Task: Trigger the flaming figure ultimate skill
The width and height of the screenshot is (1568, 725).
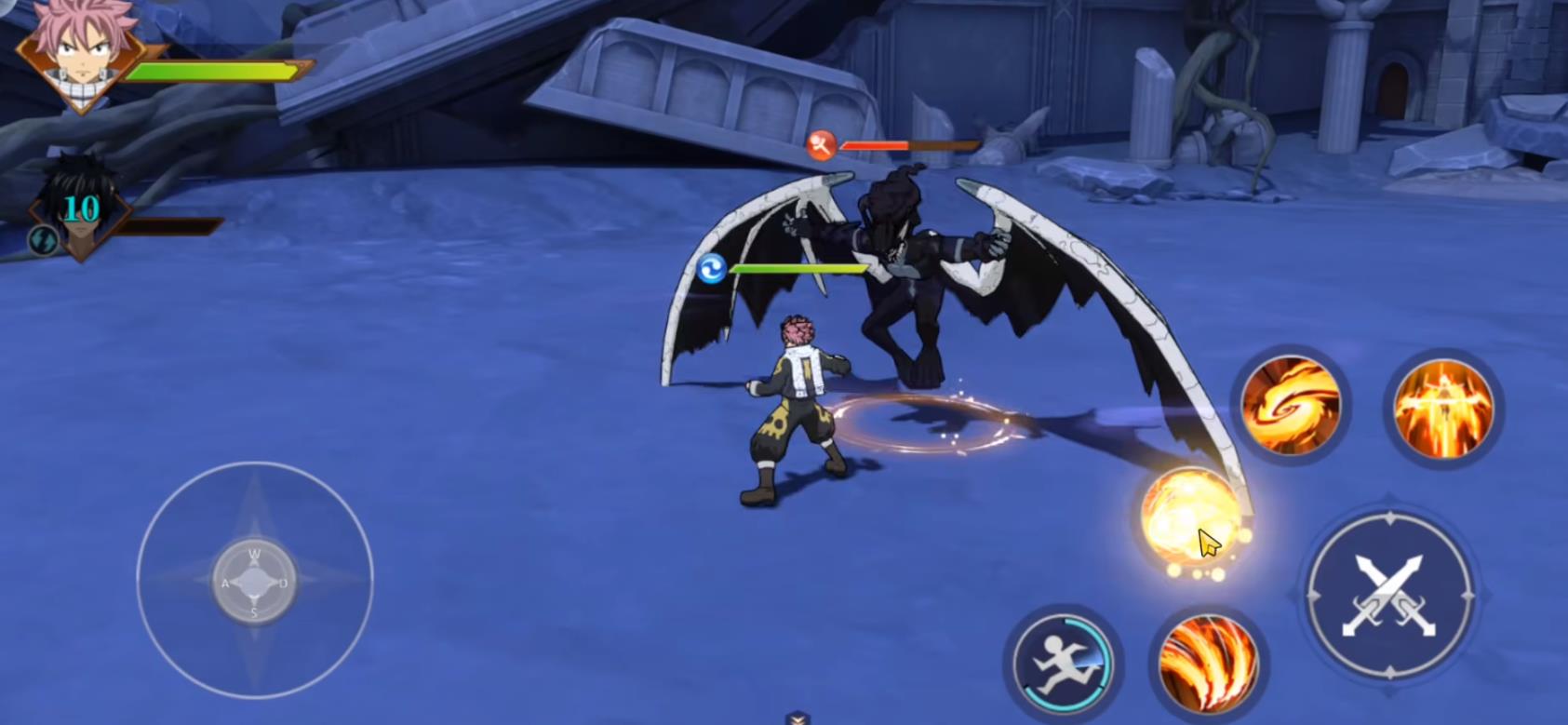Action: (1442, 409)
